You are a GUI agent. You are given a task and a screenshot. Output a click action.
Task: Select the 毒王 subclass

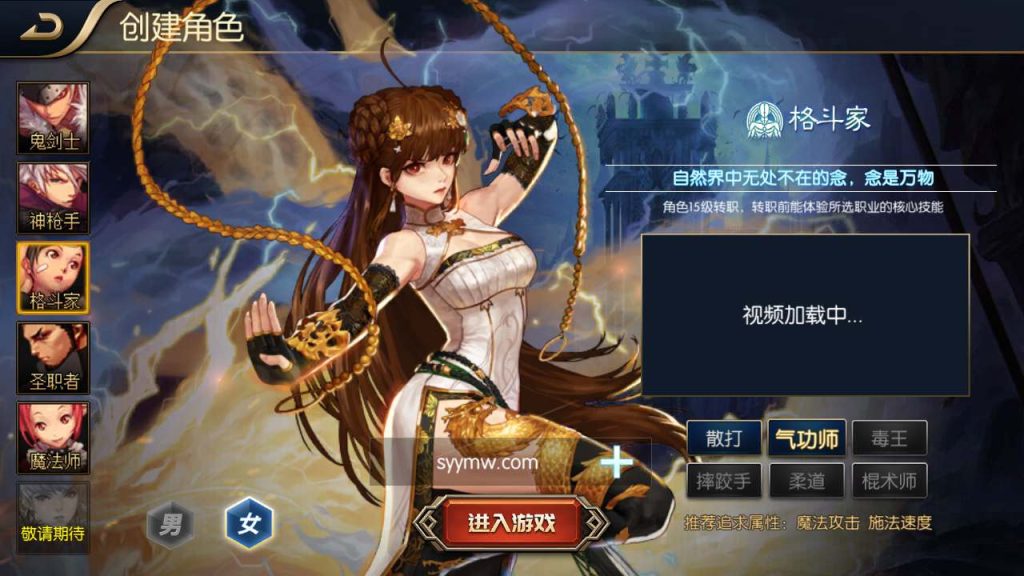pyautogui.click(x=889, y=437)
